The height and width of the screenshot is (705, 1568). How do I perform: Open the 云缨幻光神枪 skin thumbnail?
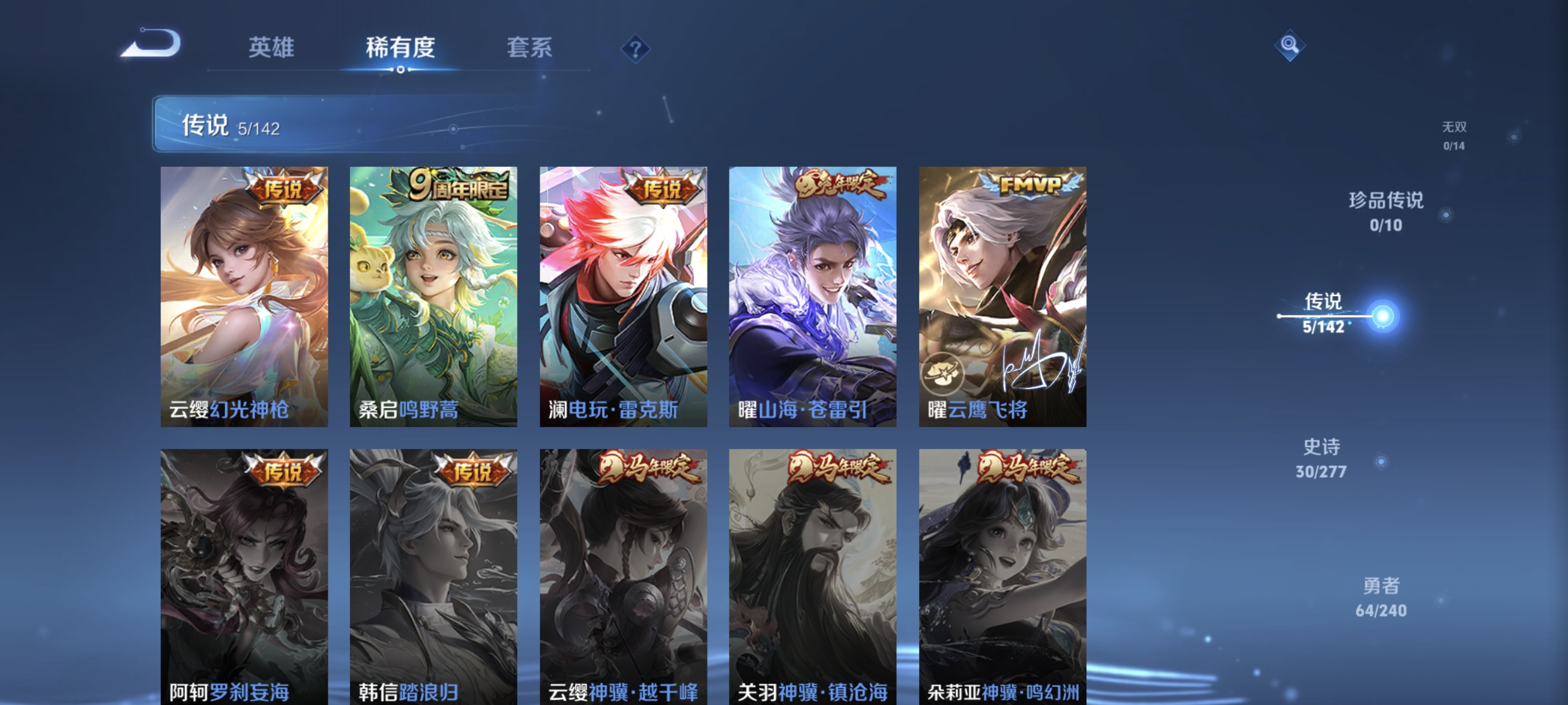coord(245,298)
